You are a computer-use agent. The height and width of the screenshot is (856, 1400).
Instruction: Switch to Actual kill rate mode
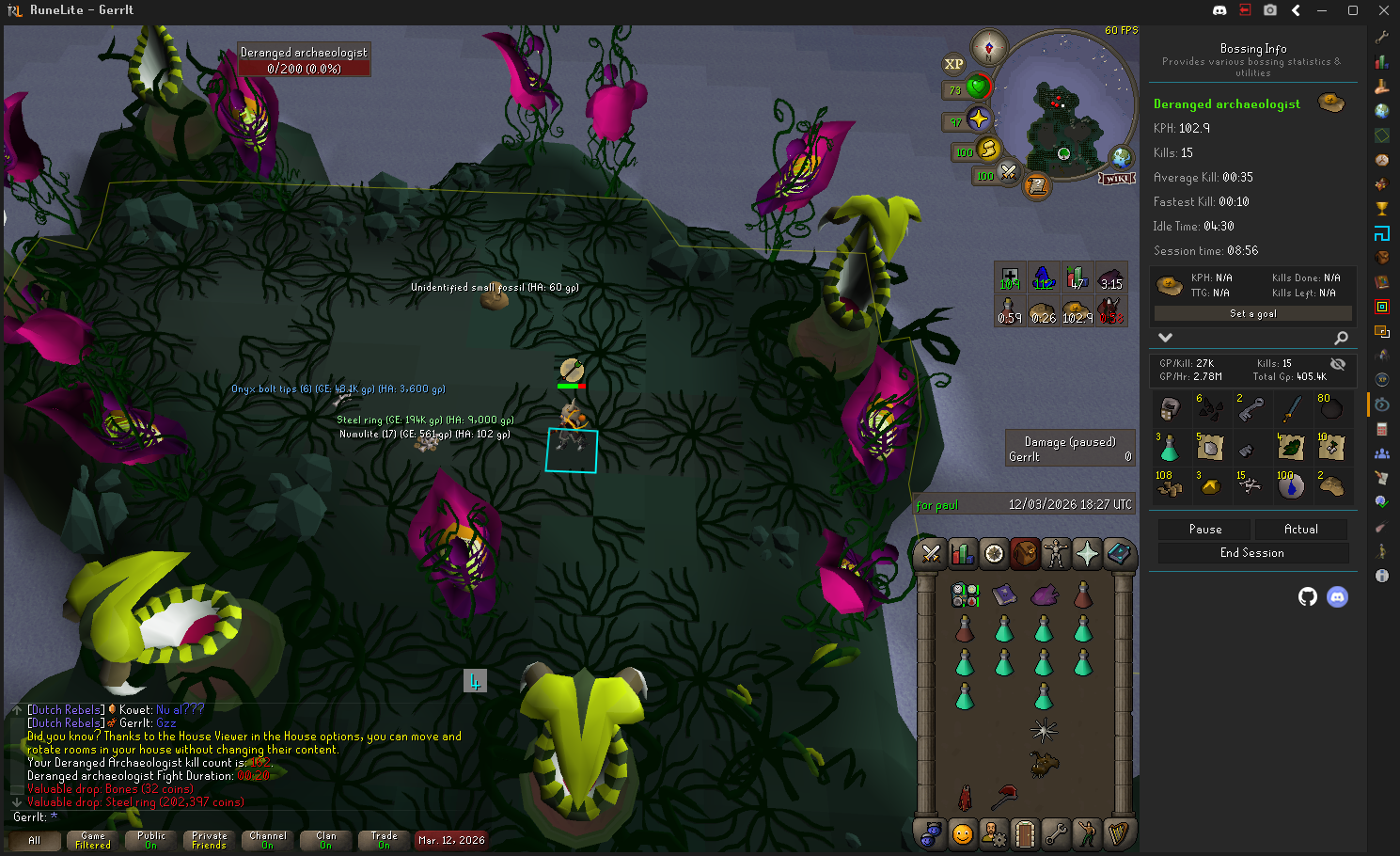1301,530
